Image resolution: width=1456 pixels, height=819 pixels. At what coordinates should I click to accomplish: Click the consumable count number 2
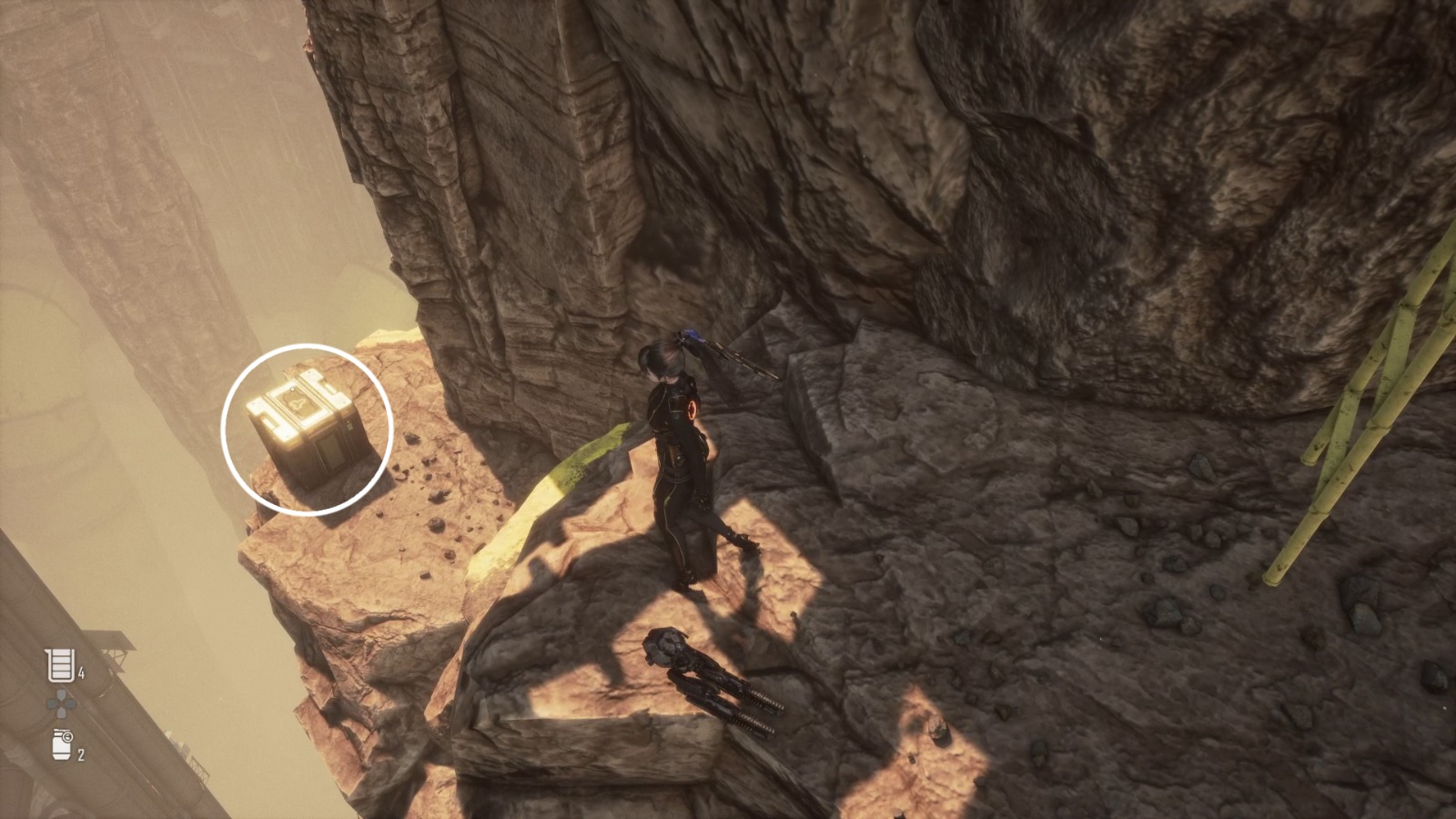coord(81,753)
